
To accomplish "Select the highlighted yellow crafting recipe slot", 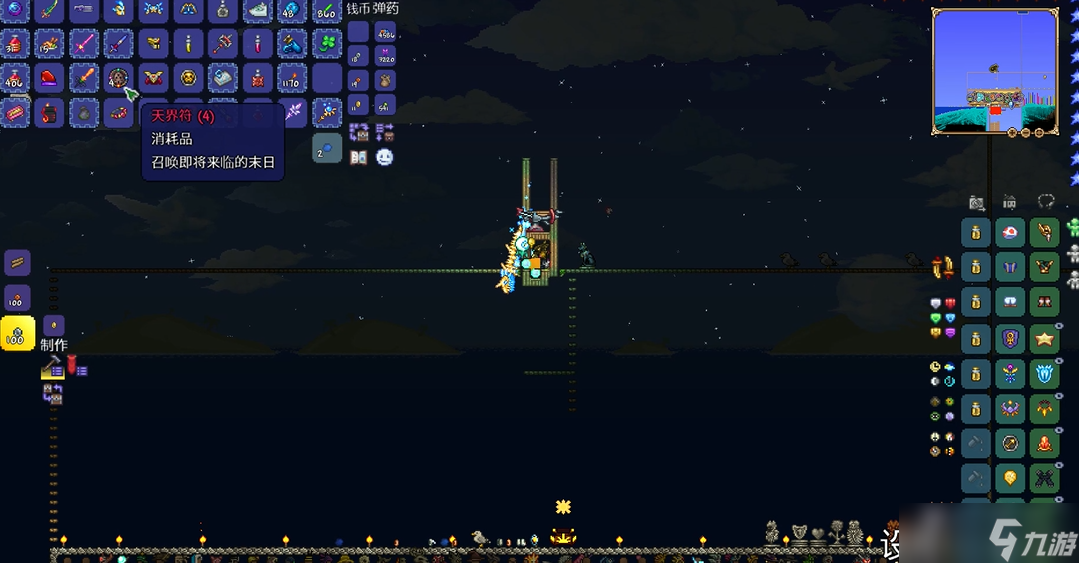I will (x=18, y=334).
